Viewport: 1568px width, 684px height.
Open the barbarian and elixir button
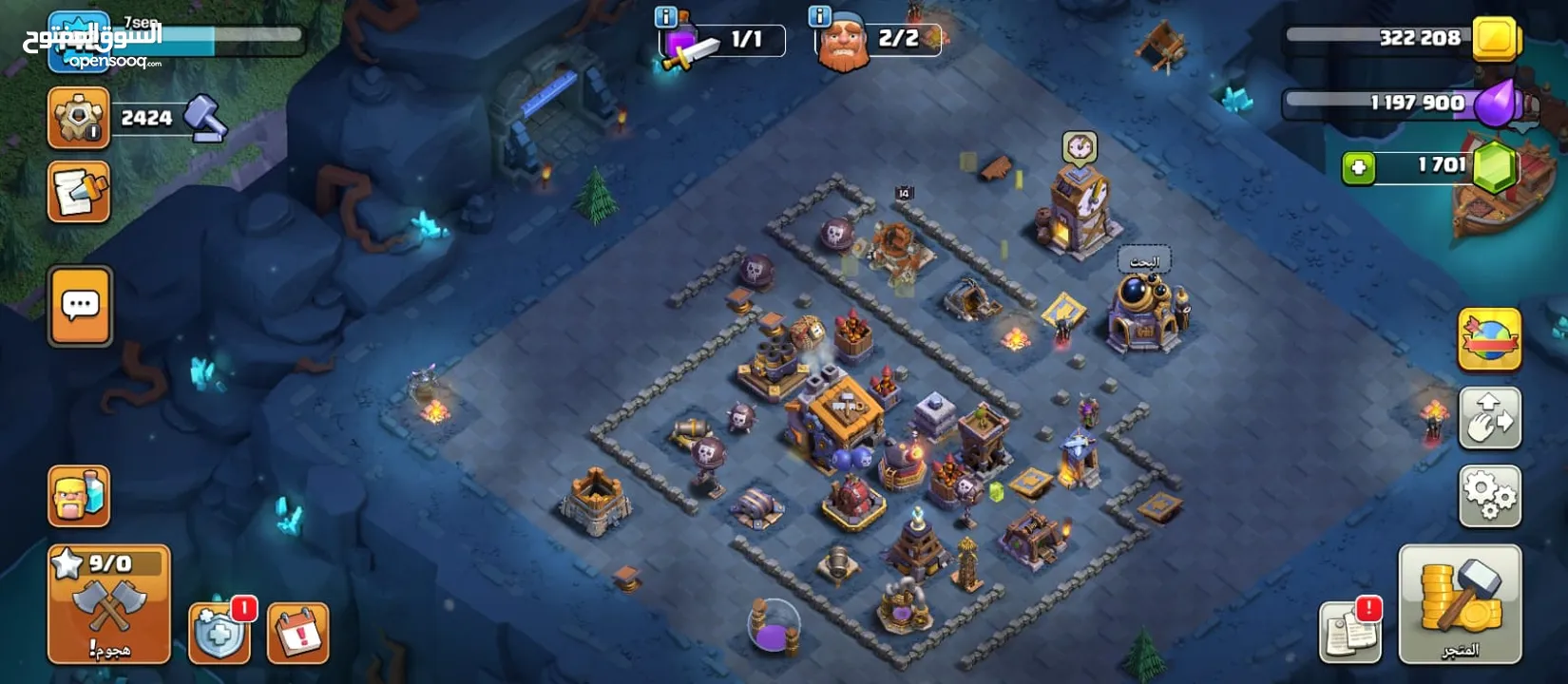(79, 496)
